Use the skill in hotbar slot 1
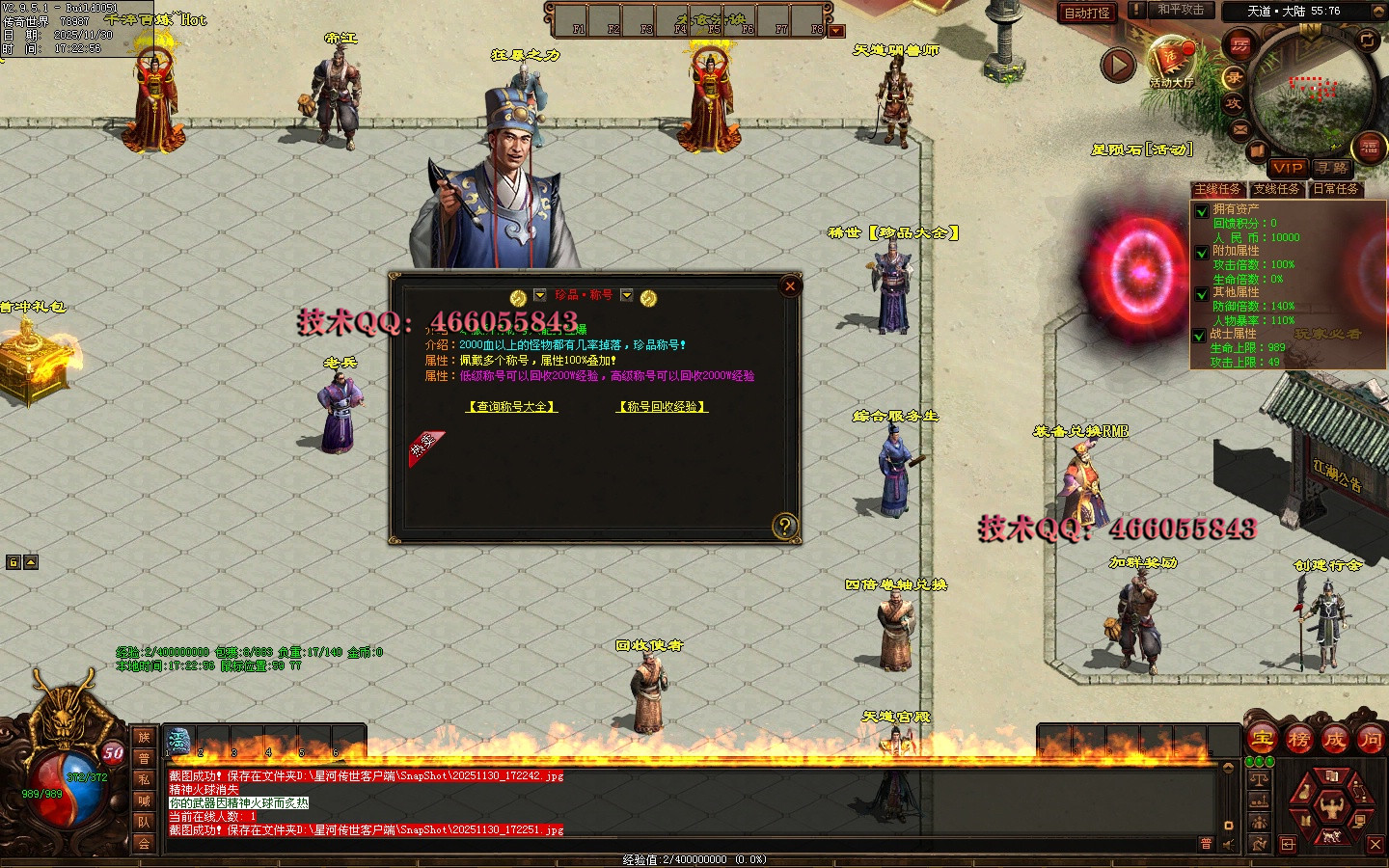The image size is (1389, 868). point(178,742)
